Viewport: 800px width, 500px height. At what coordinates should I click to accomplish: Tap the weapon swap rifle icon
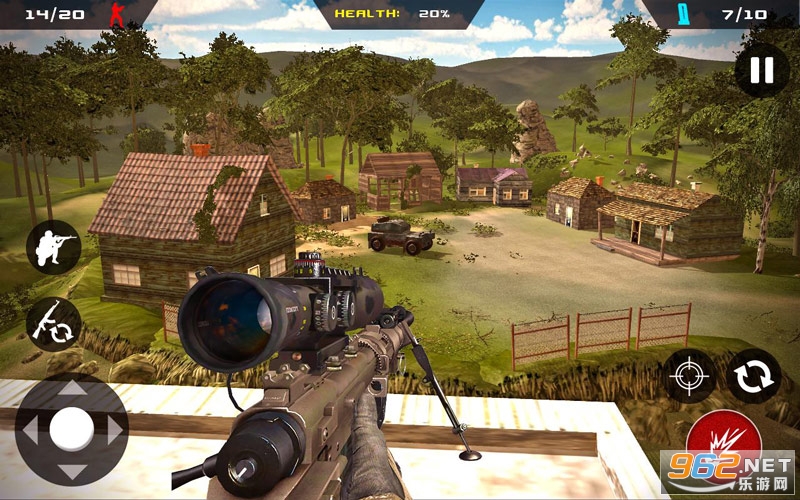click(53, 323)
